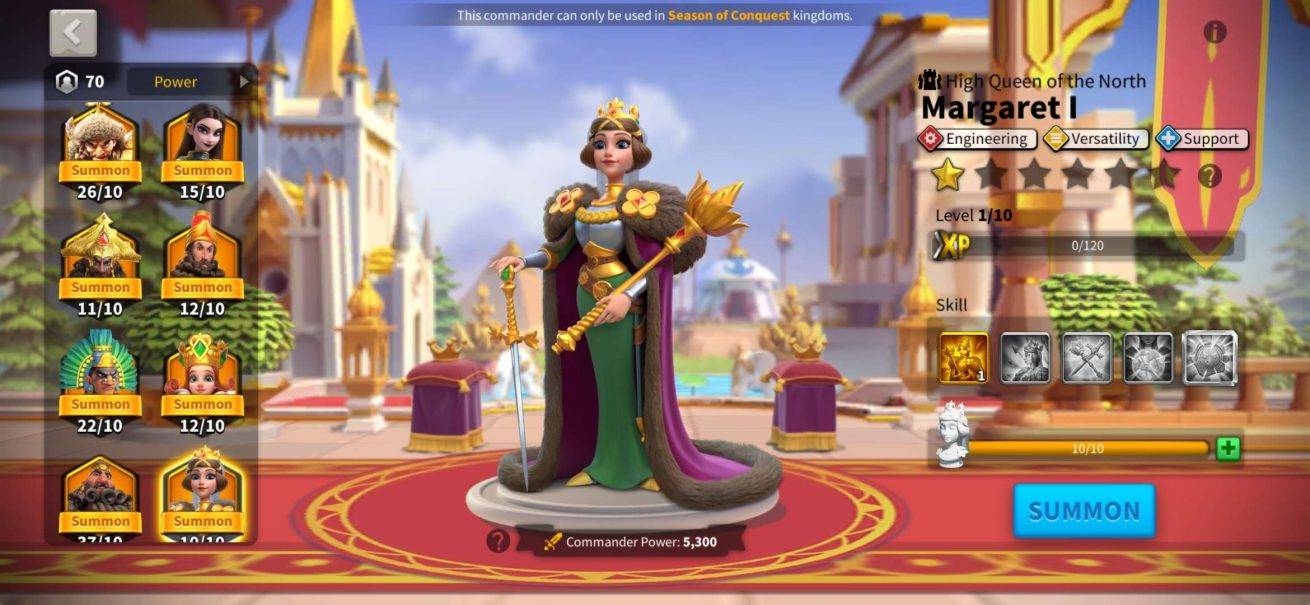Viewport: 1310px width, 605px height.
Task: Select the red-turban commander portrait
Action: pyautogui.click(x=202, y=256)
